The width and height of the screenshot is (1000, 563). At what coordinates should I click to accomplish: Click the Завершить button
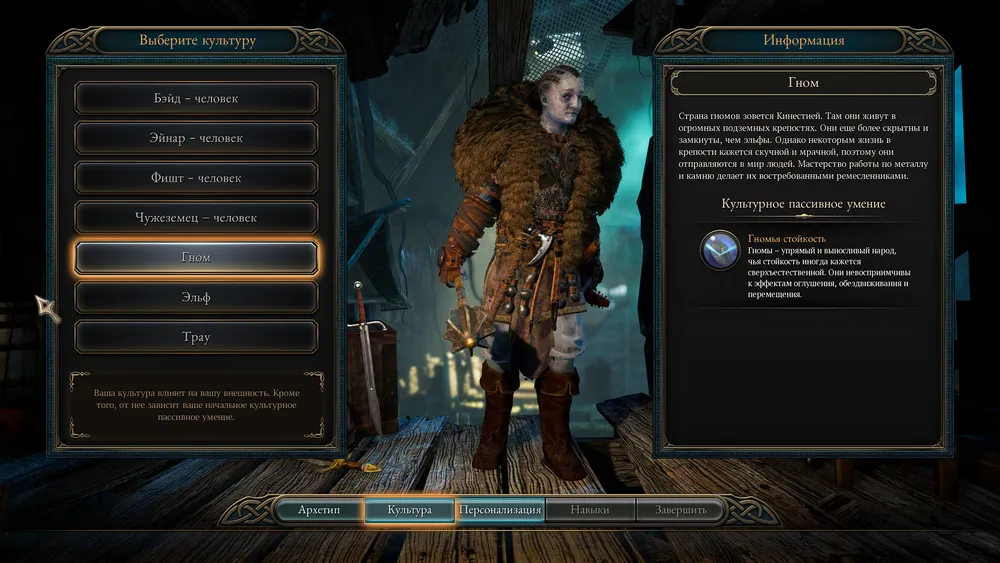[681, 510]
